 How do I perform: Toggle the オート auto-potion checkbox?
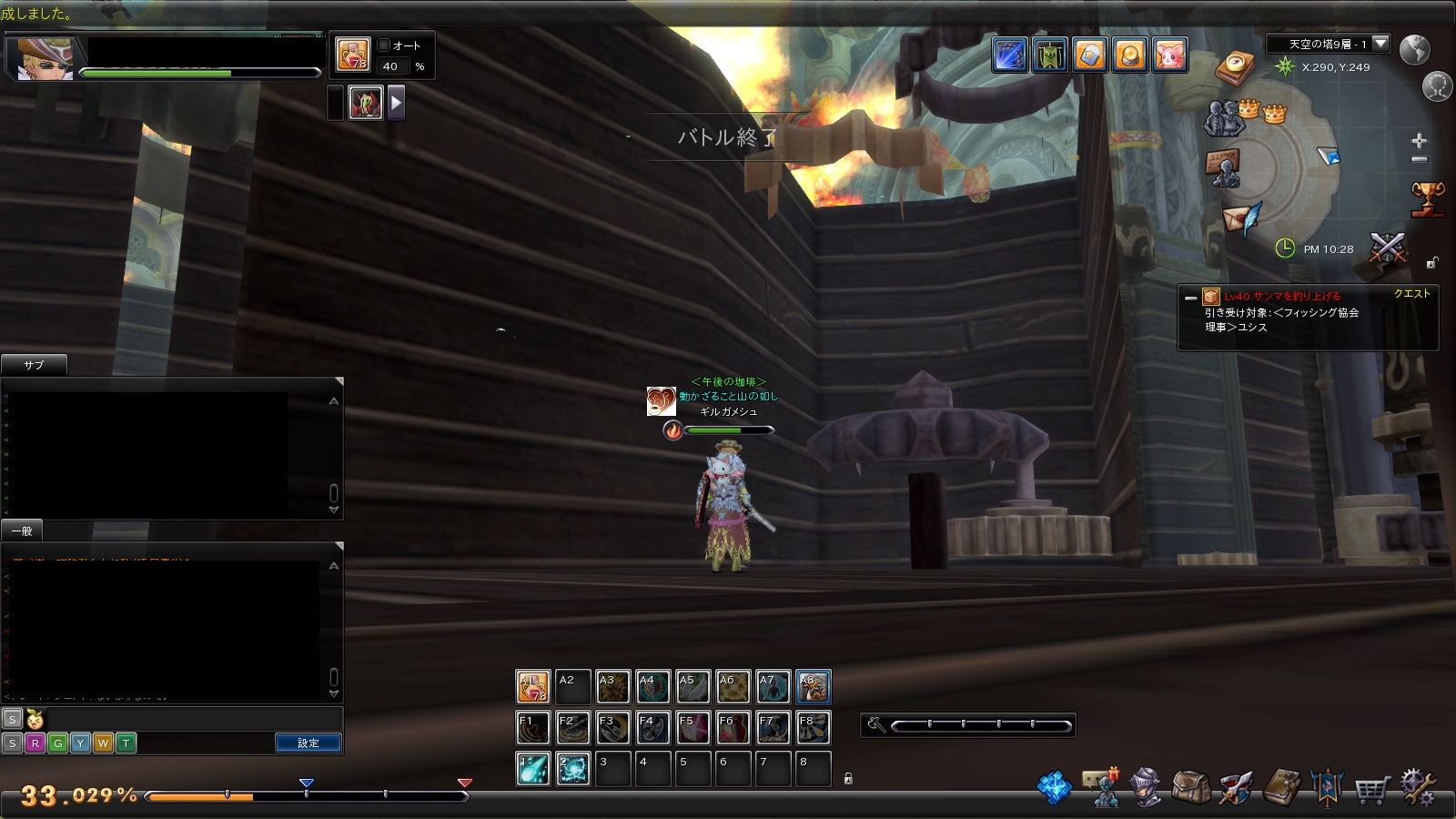click(384, 45)
